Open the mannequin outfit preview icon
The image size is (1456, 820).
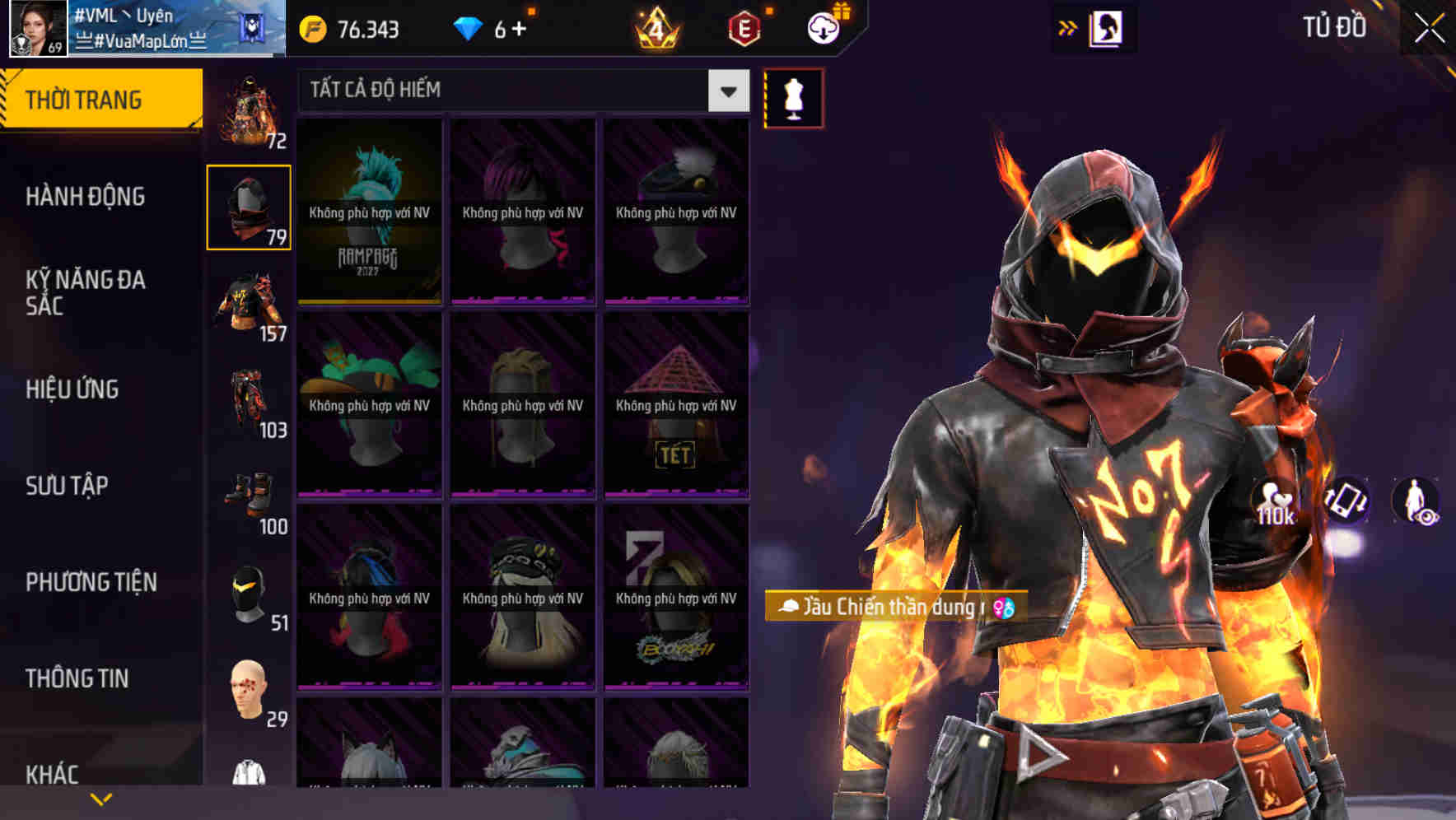[x=792, y=97]
